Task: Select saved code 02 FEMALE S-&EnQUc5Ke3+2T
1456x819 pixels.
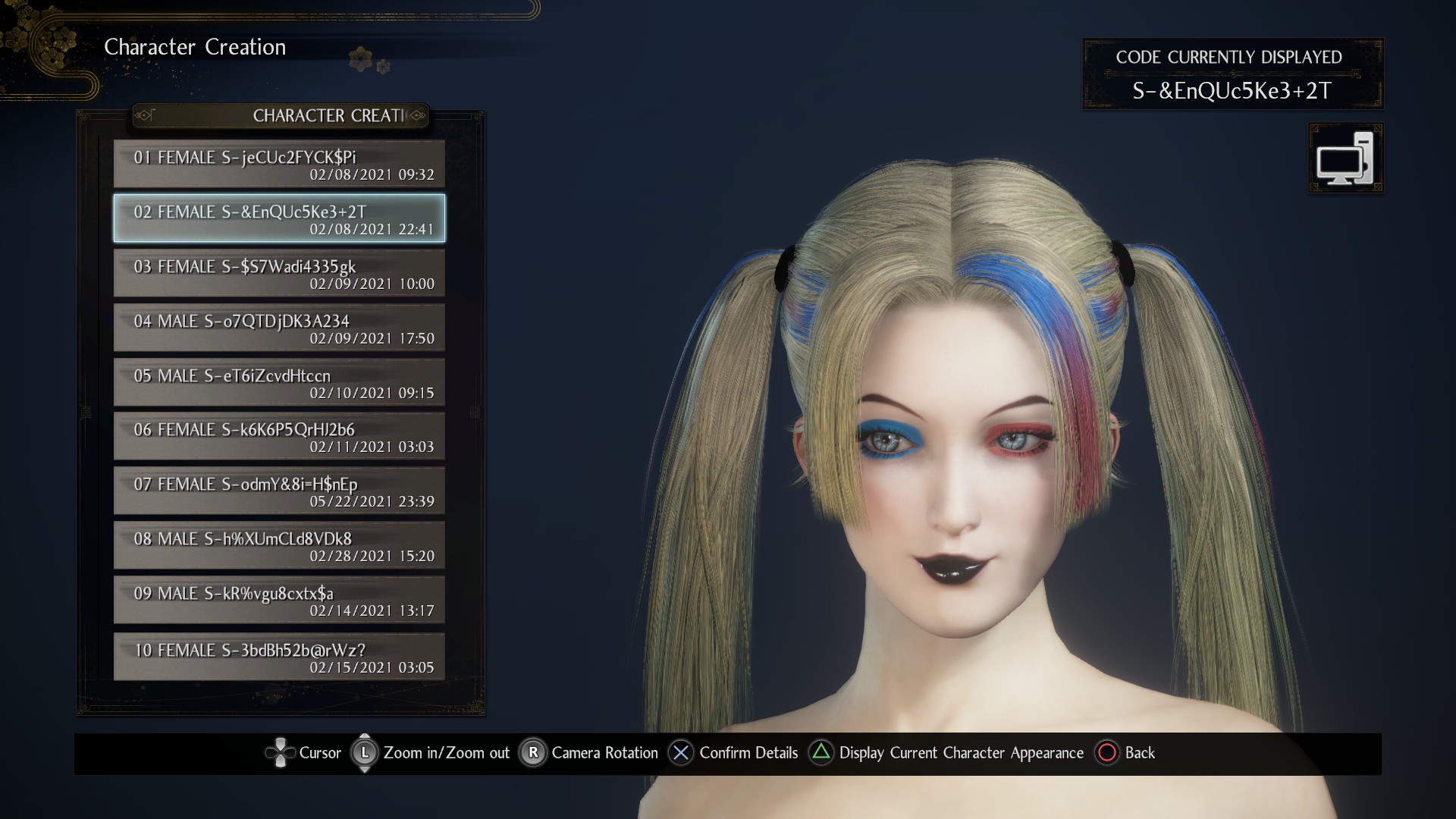Action: point(279,218)
